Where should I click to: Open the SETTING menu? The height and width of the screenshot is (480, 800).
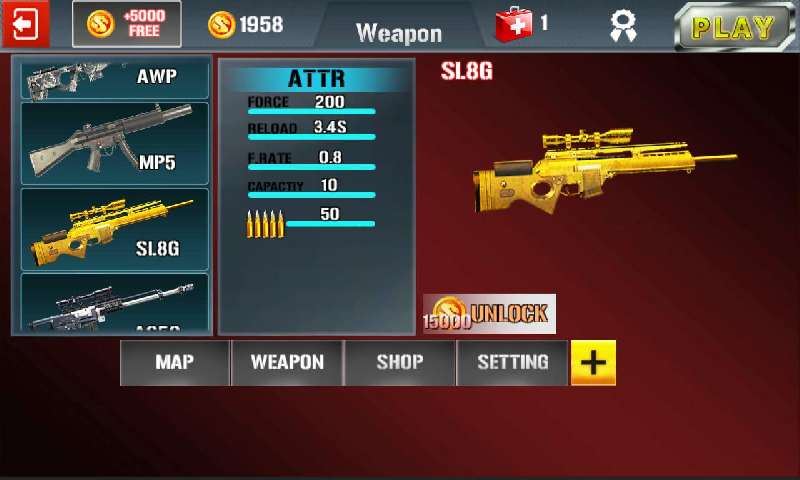pos(512,363)
